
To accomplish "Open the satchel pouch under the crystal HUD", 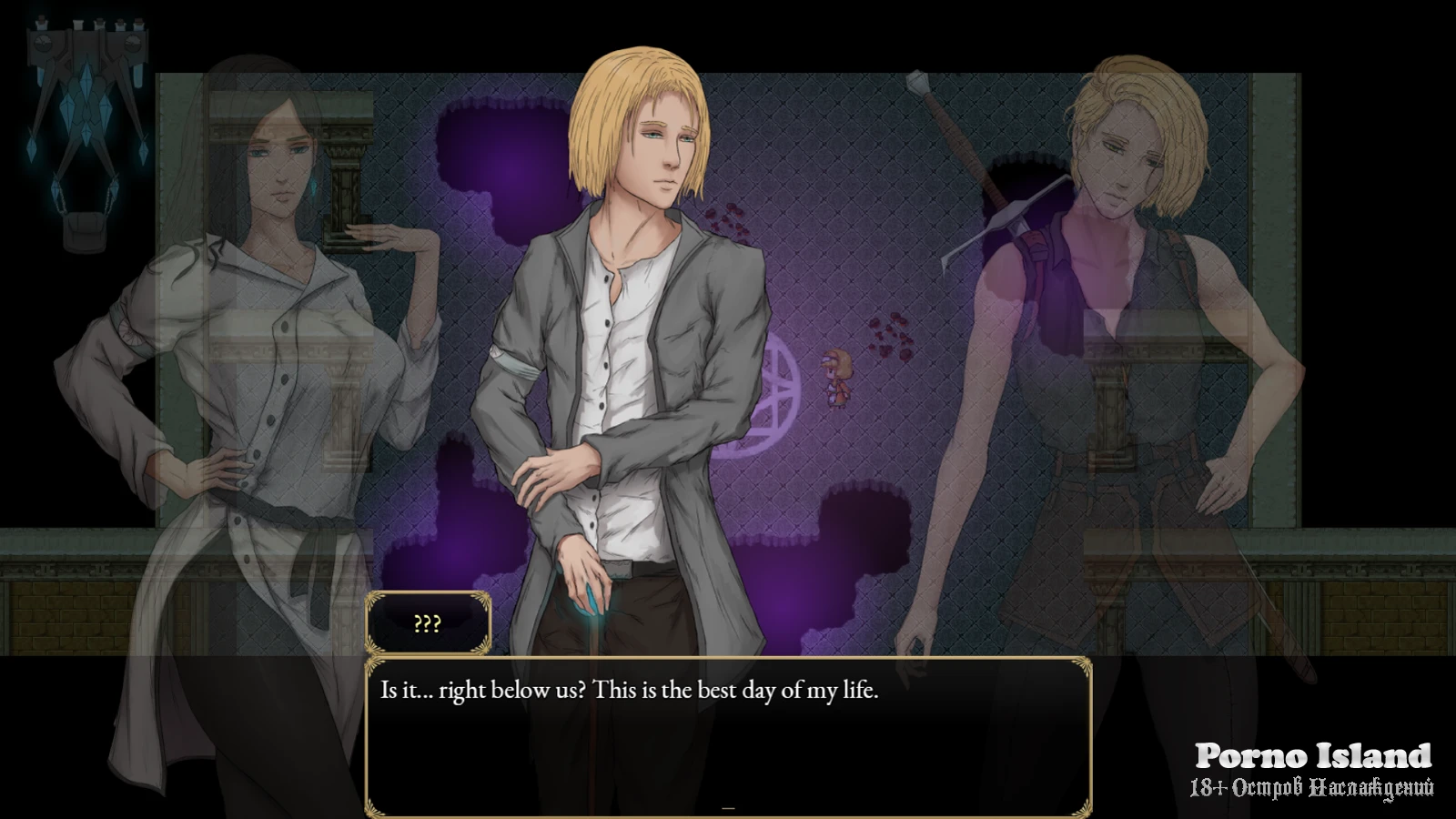I will tap(85, 230).
